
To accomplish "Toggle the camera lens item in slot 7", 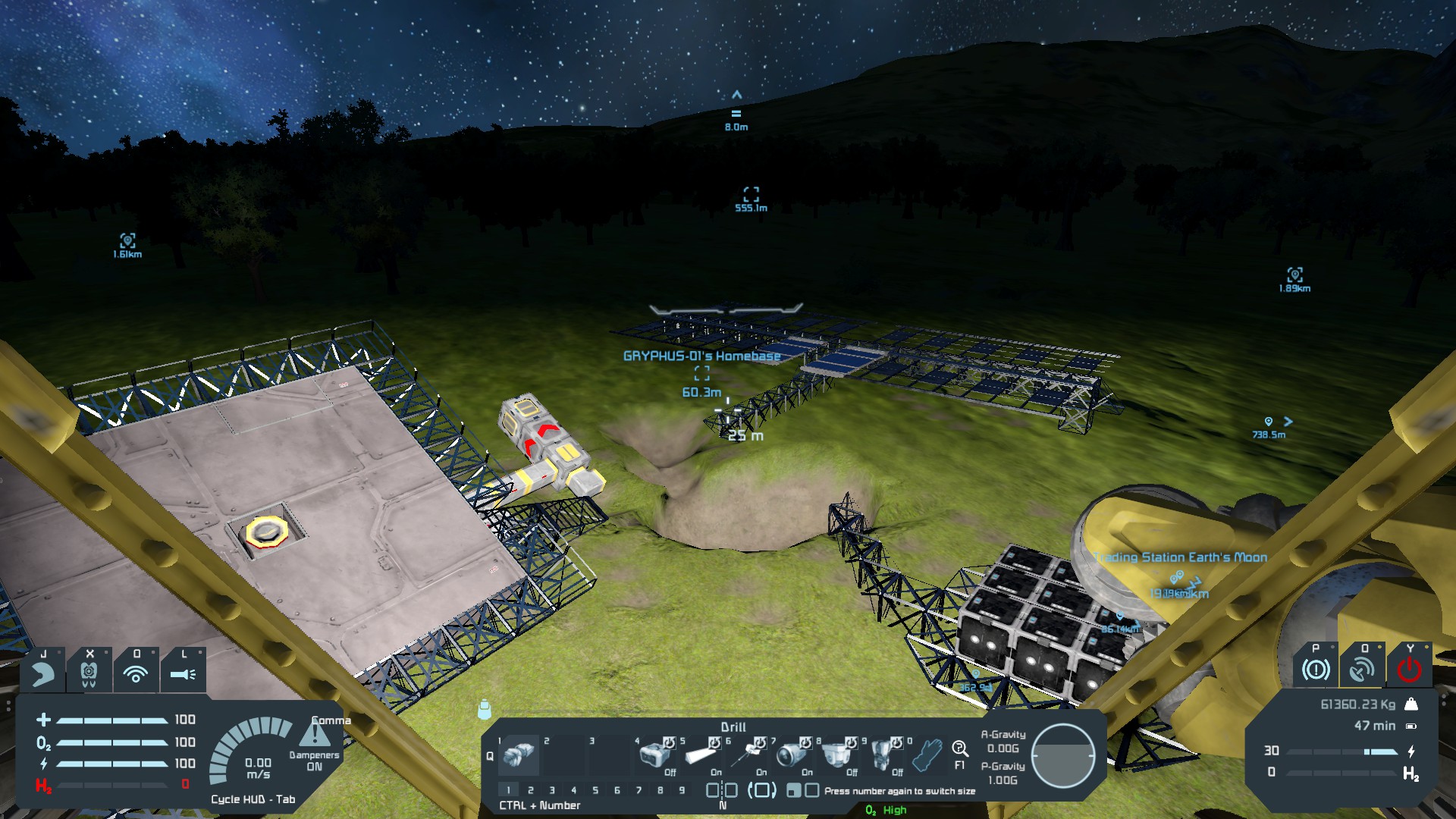I will point(792,755).
